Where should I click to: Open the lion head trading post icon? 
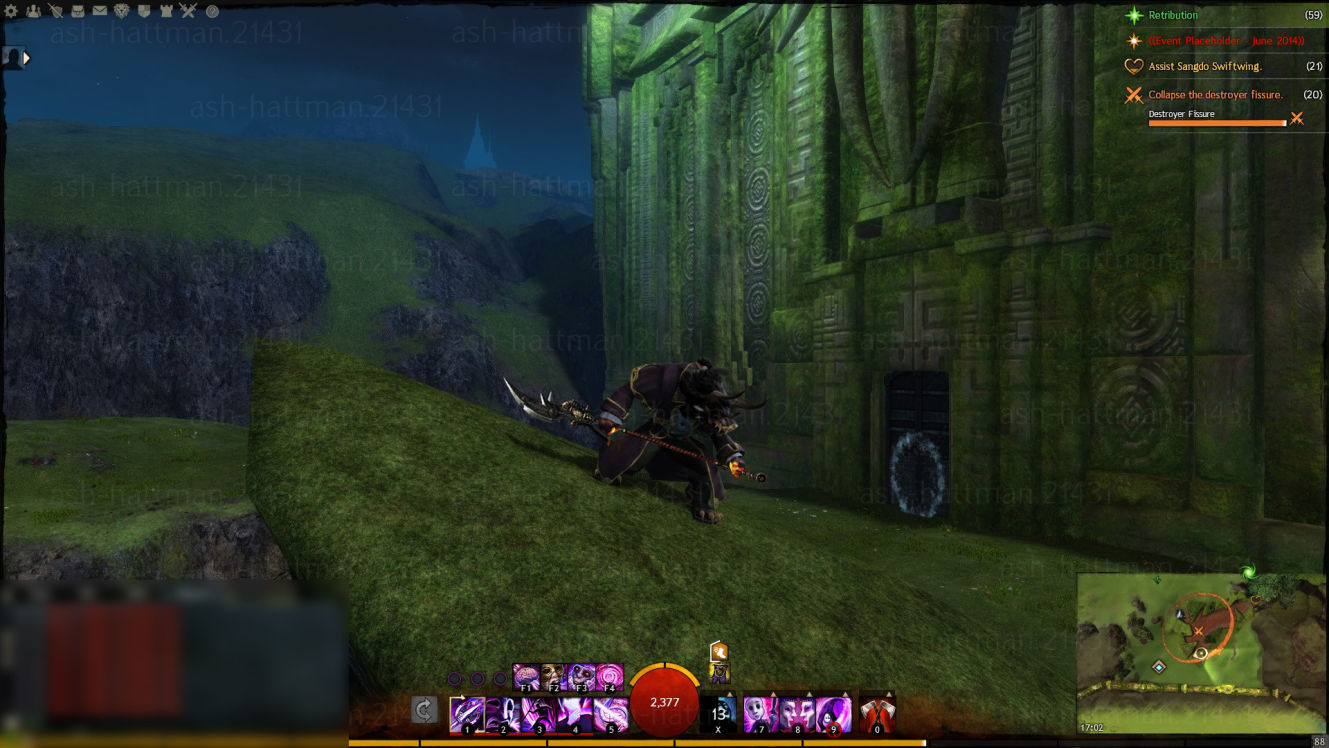tap(122, 11)
